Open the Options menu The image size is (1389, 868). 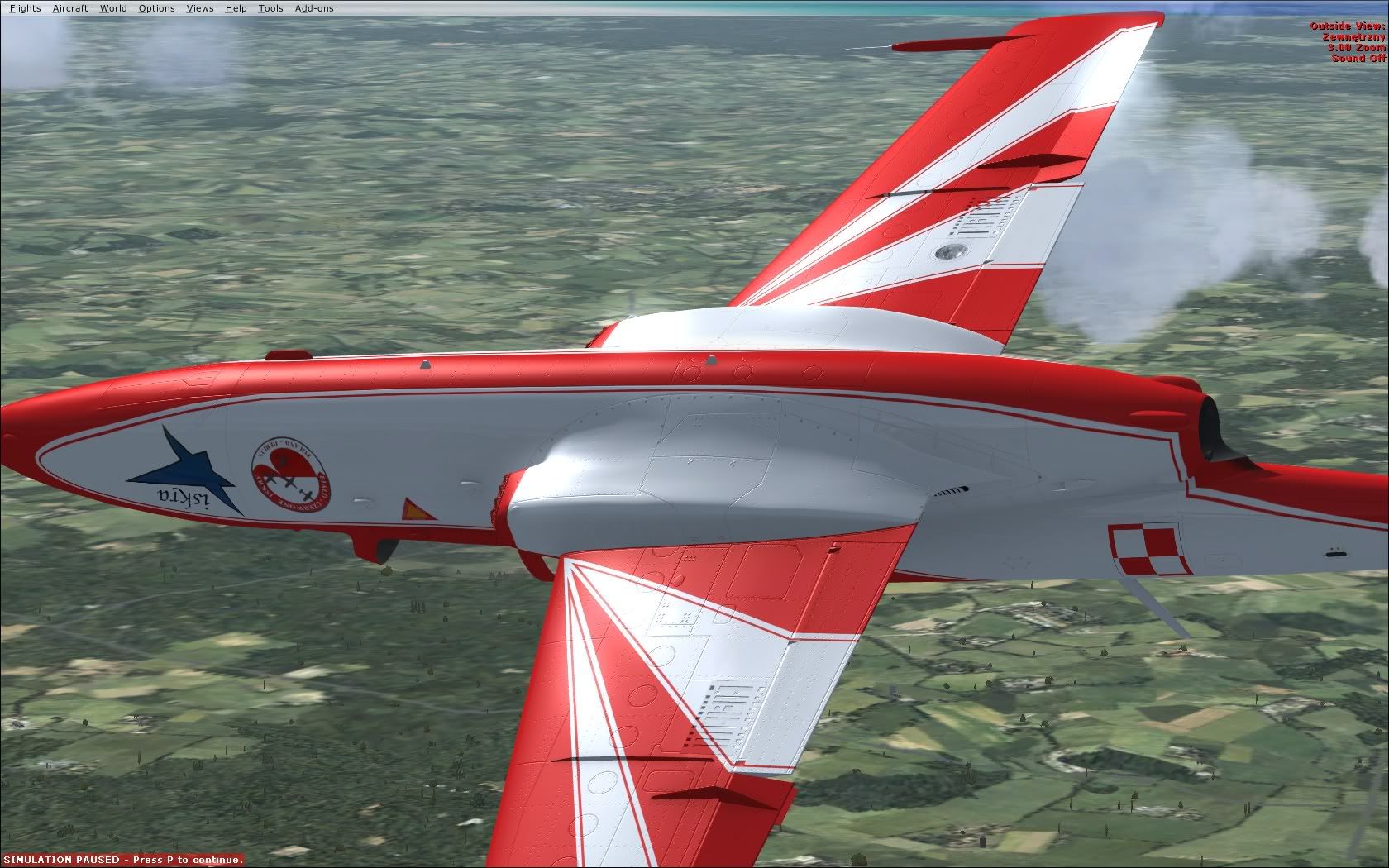[x=156, y=8]
